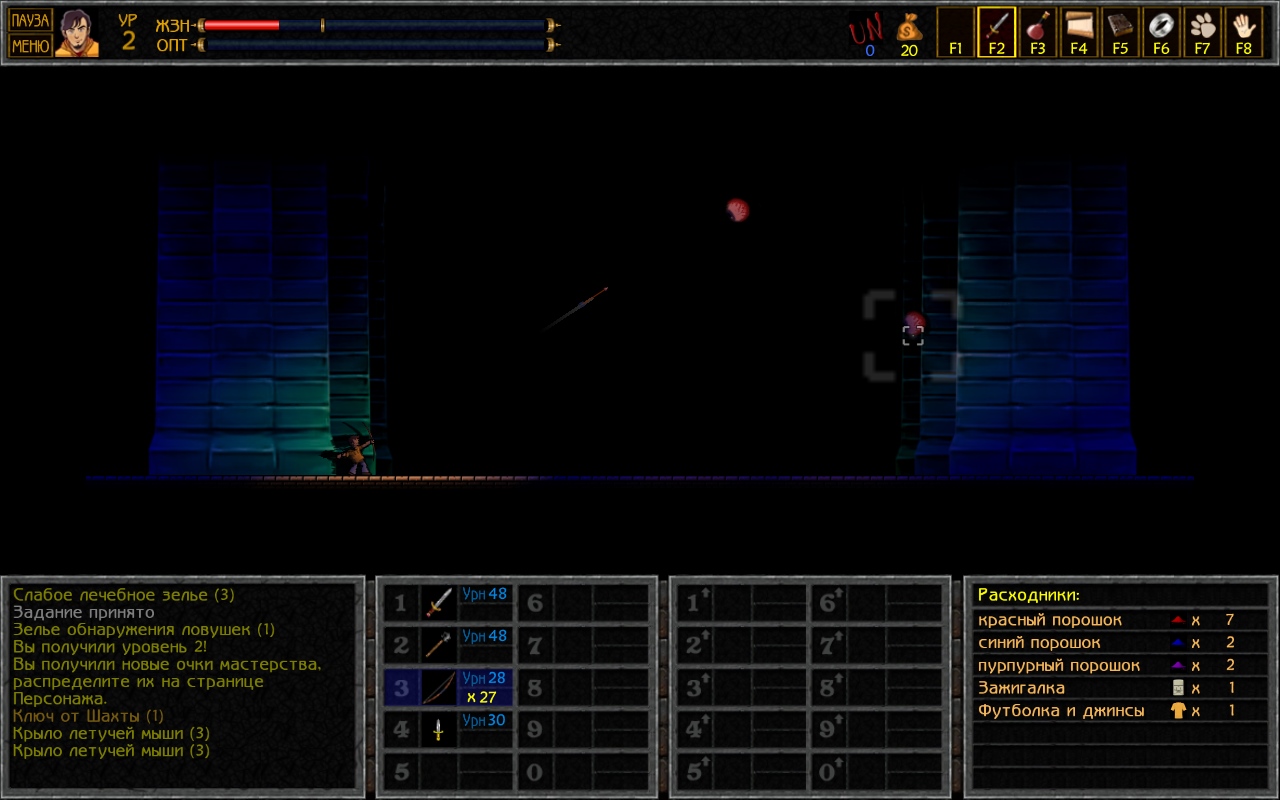Show the F5 book tab
This screenshot has width=1280, height=800.
pyautogui.click(x=1120, y=32)
